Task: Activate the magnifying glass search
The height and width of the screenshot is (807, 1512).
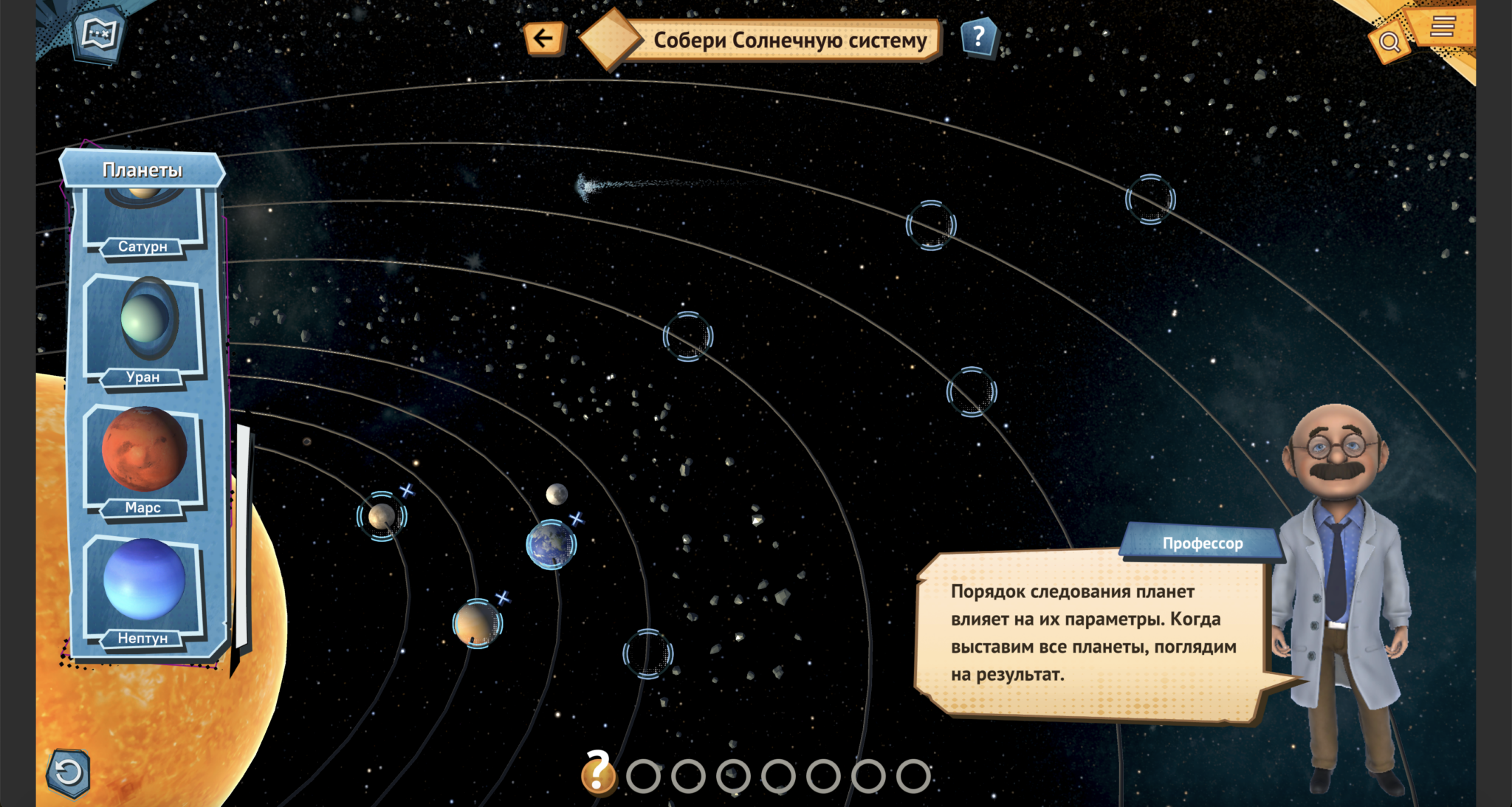Action: click(1389, 42)
